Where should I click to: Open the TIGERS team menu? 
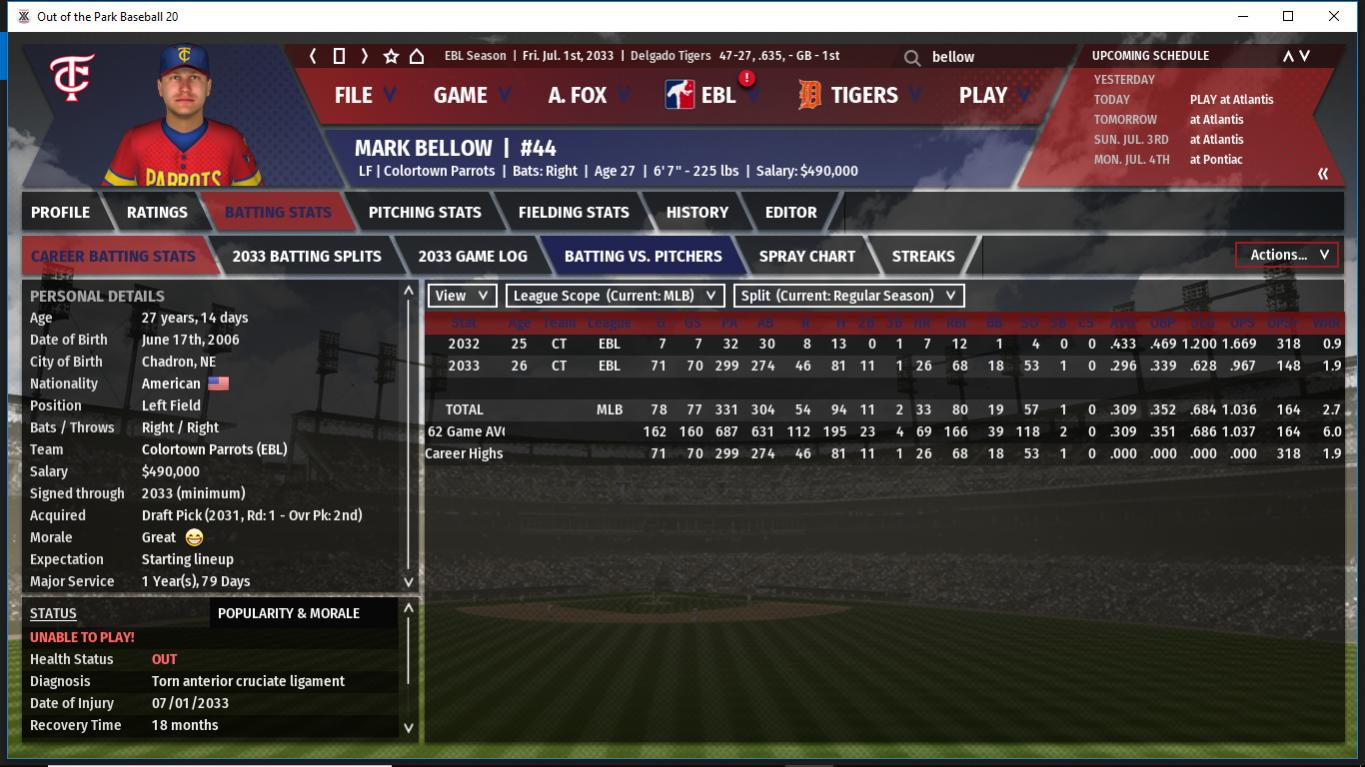[861, 95]
